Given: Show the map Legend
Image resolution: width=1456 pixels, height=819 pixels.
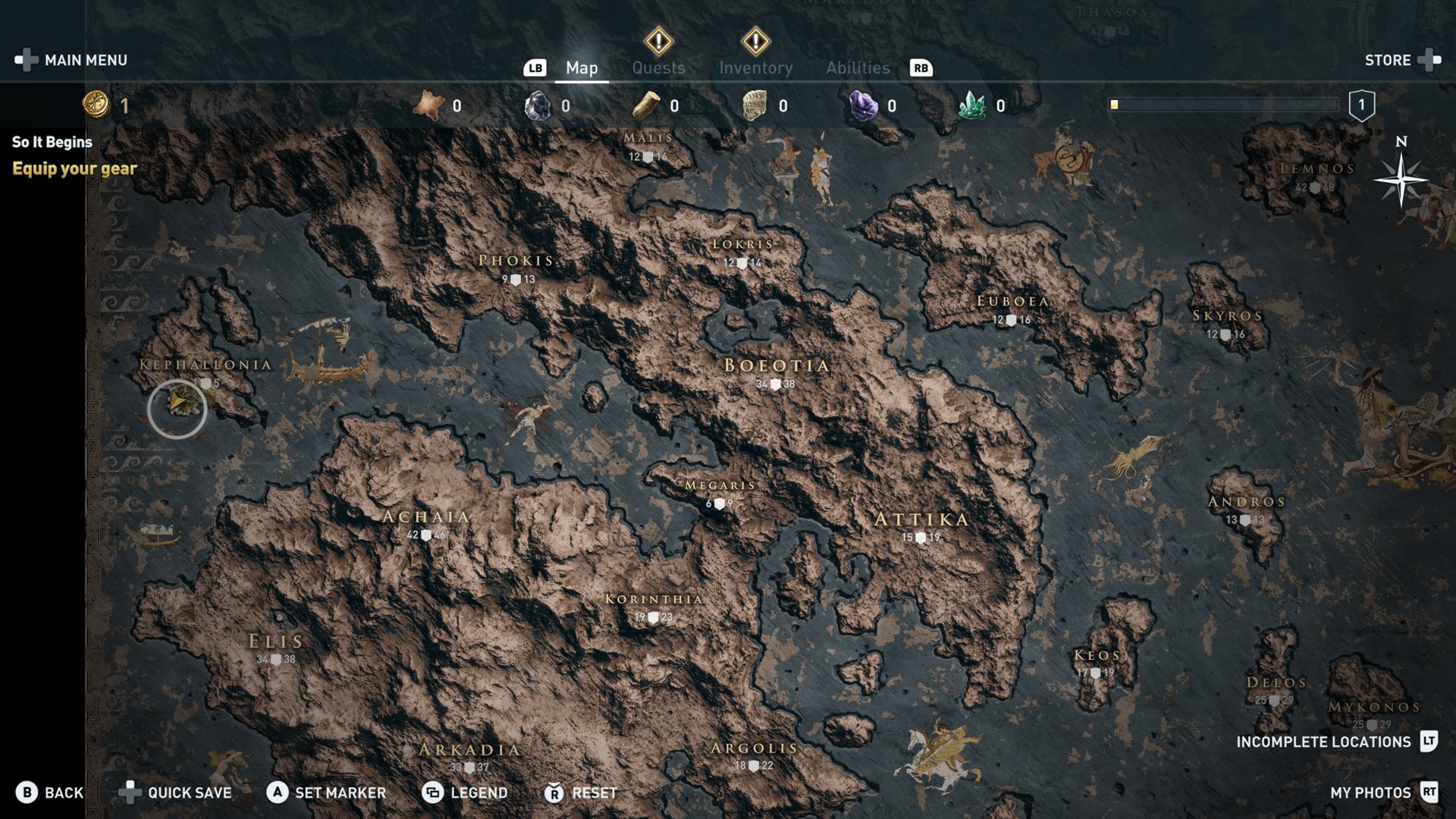Looking at the screenshot, I should 465,792.
